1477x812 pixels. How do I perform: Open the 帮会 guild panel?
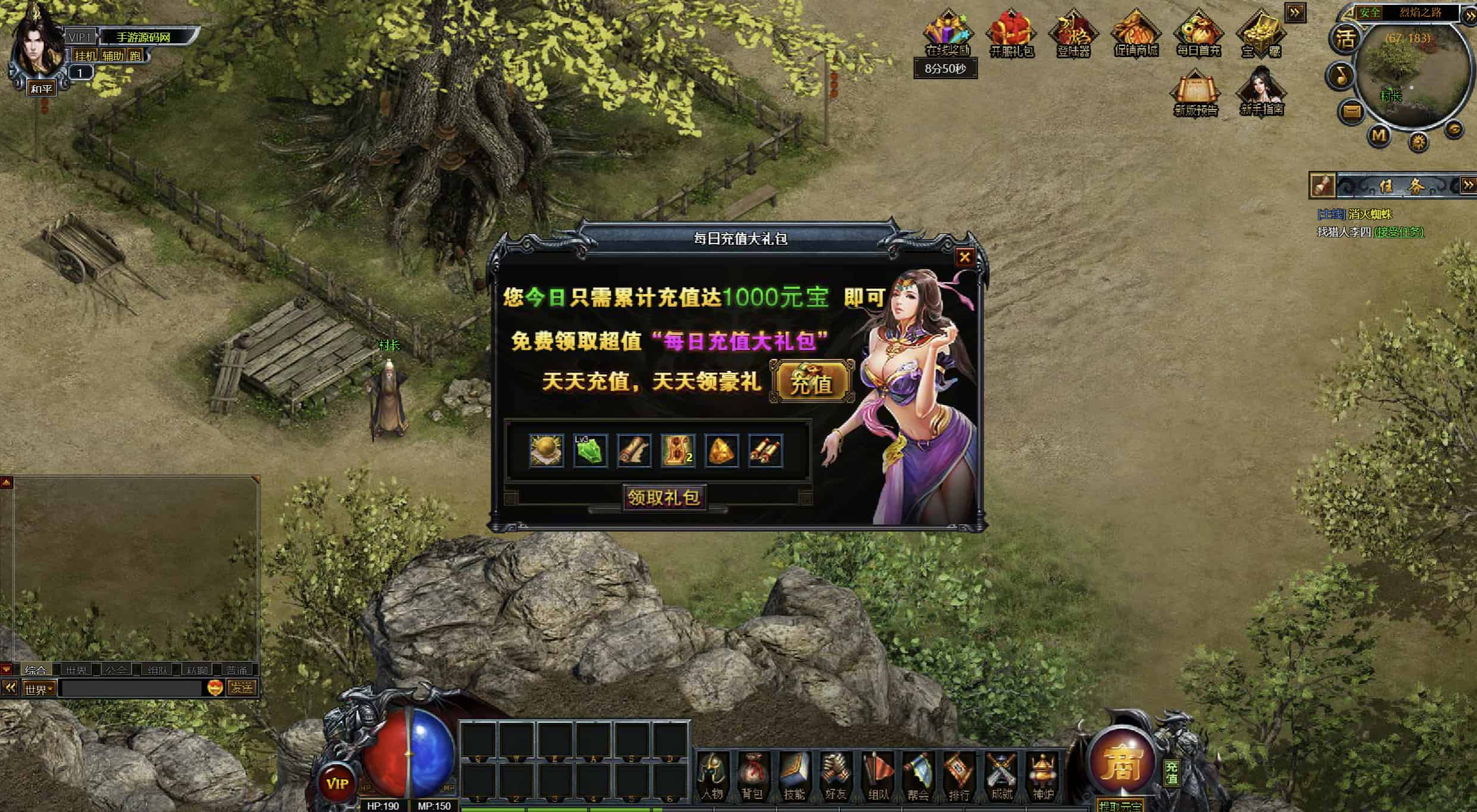pos(918,776)
